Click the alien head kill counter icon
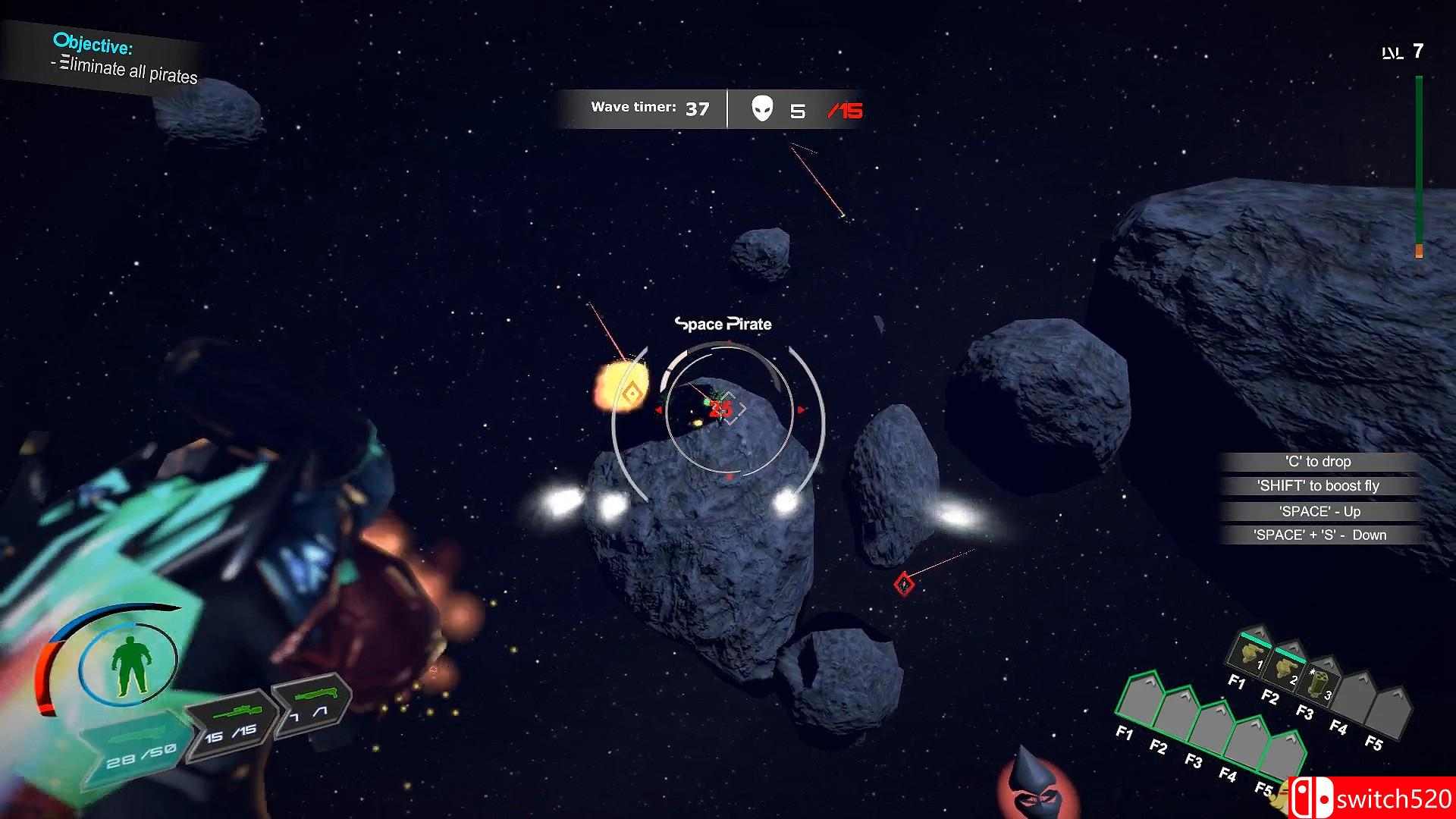Image resolution: width=1456 pixels, height=819 pixels. (x=762, y=109)
